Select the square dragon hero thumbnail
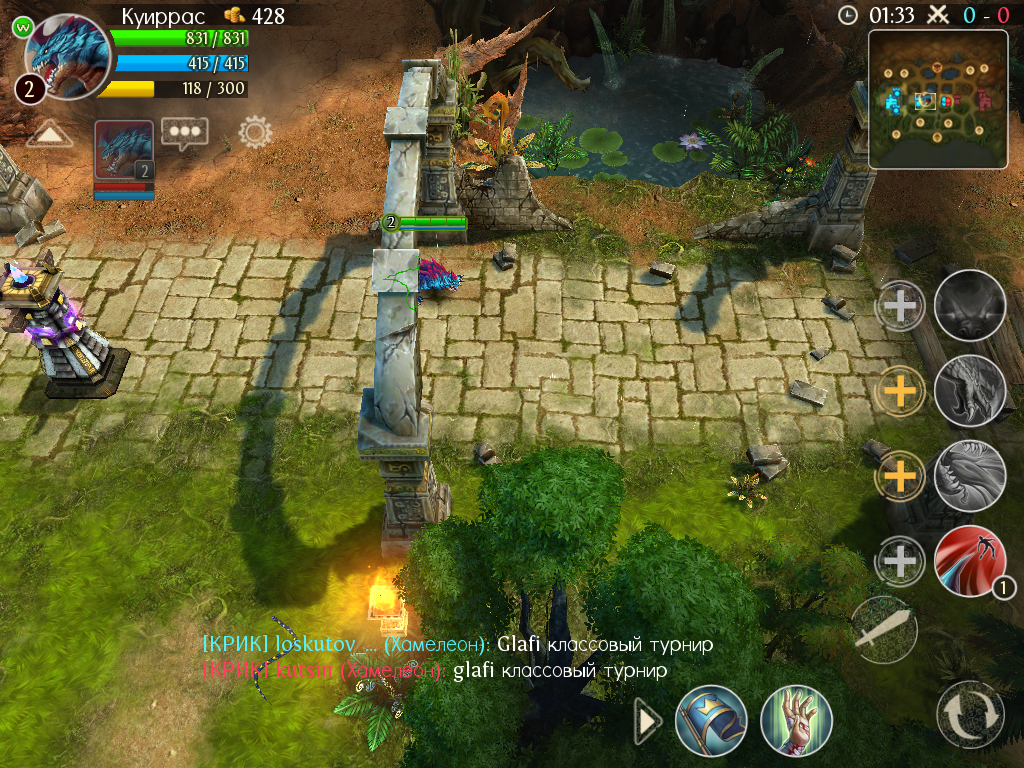Image resolution: width=1024 pixels, height=768 pixels. tap(124, 150)
